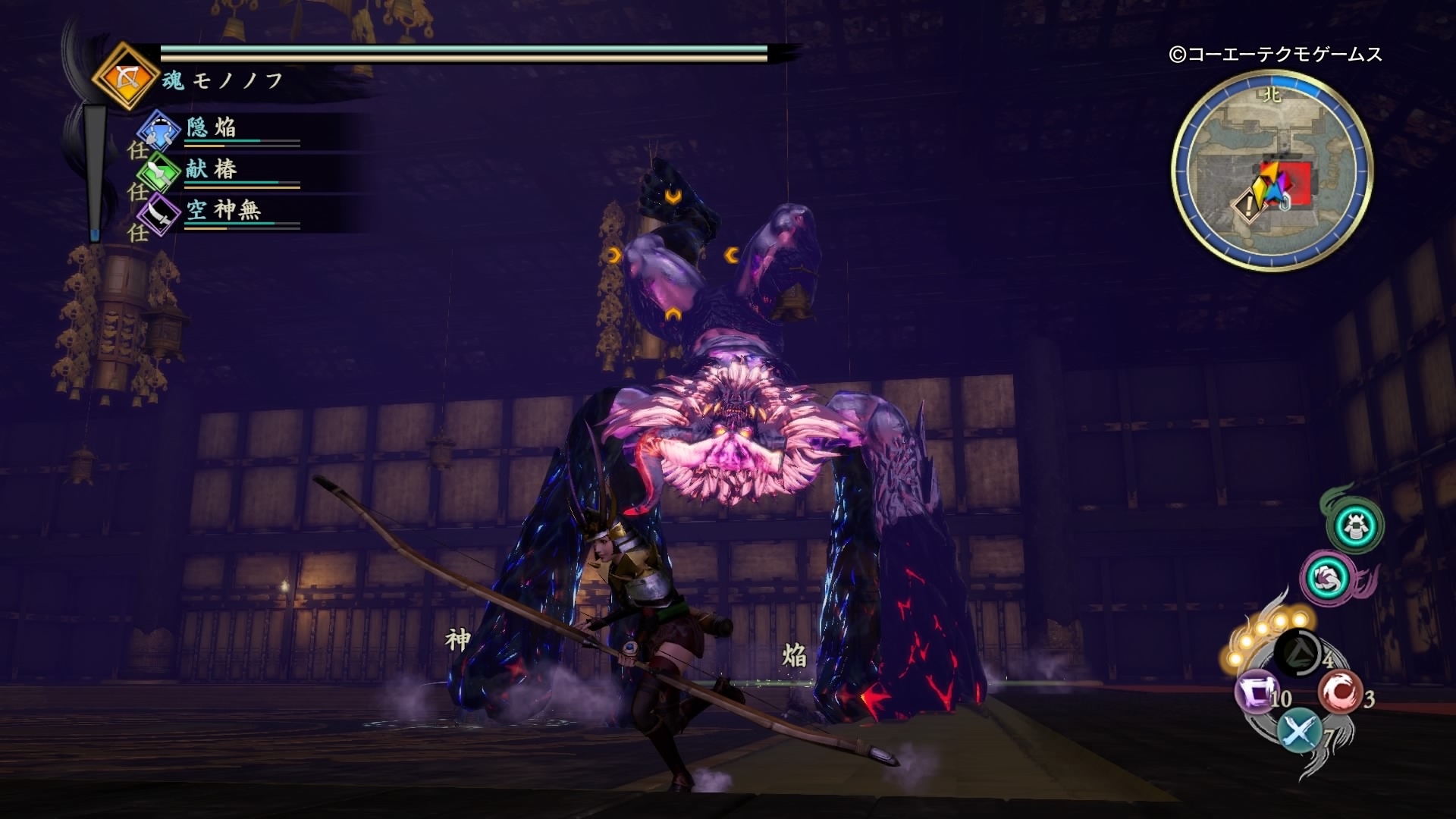
Task: Select the blue X item showing quantity 7
Action: pos(1298,729)
